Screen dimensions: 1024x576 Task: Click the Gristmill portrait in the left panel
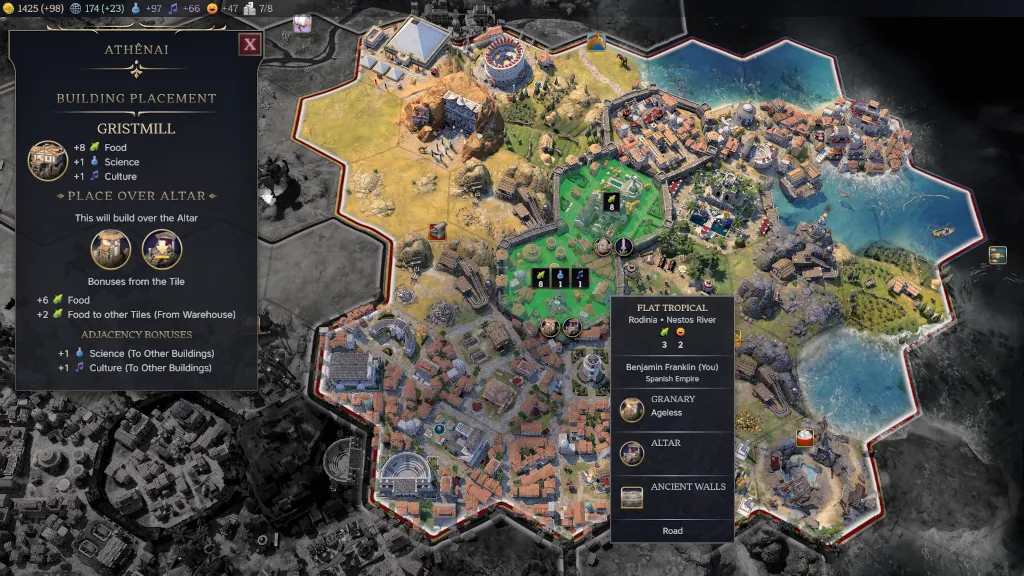point(47,160)
